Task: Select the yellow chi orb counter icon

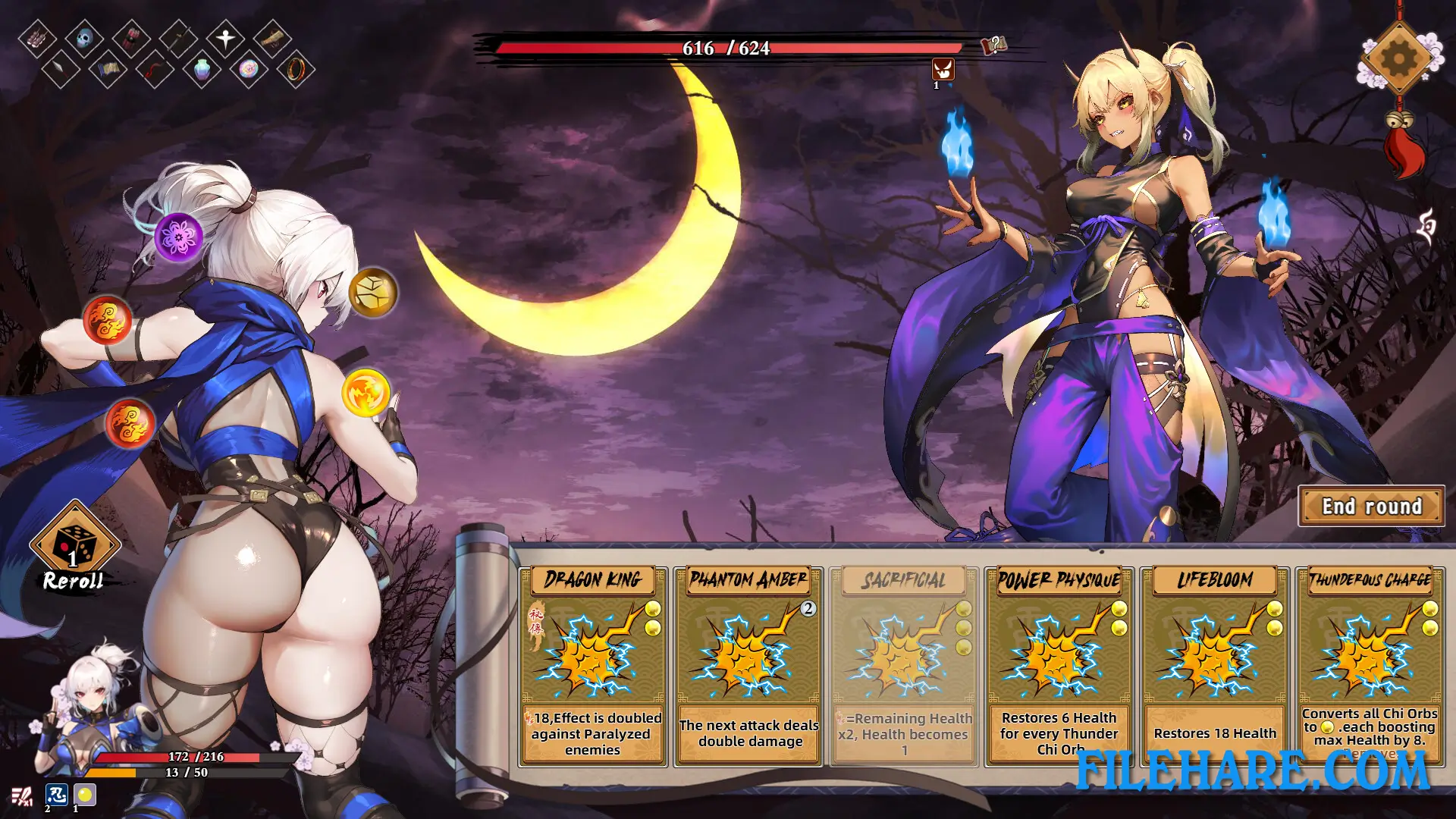Action: pyautogui.click(x=84, y=793)
